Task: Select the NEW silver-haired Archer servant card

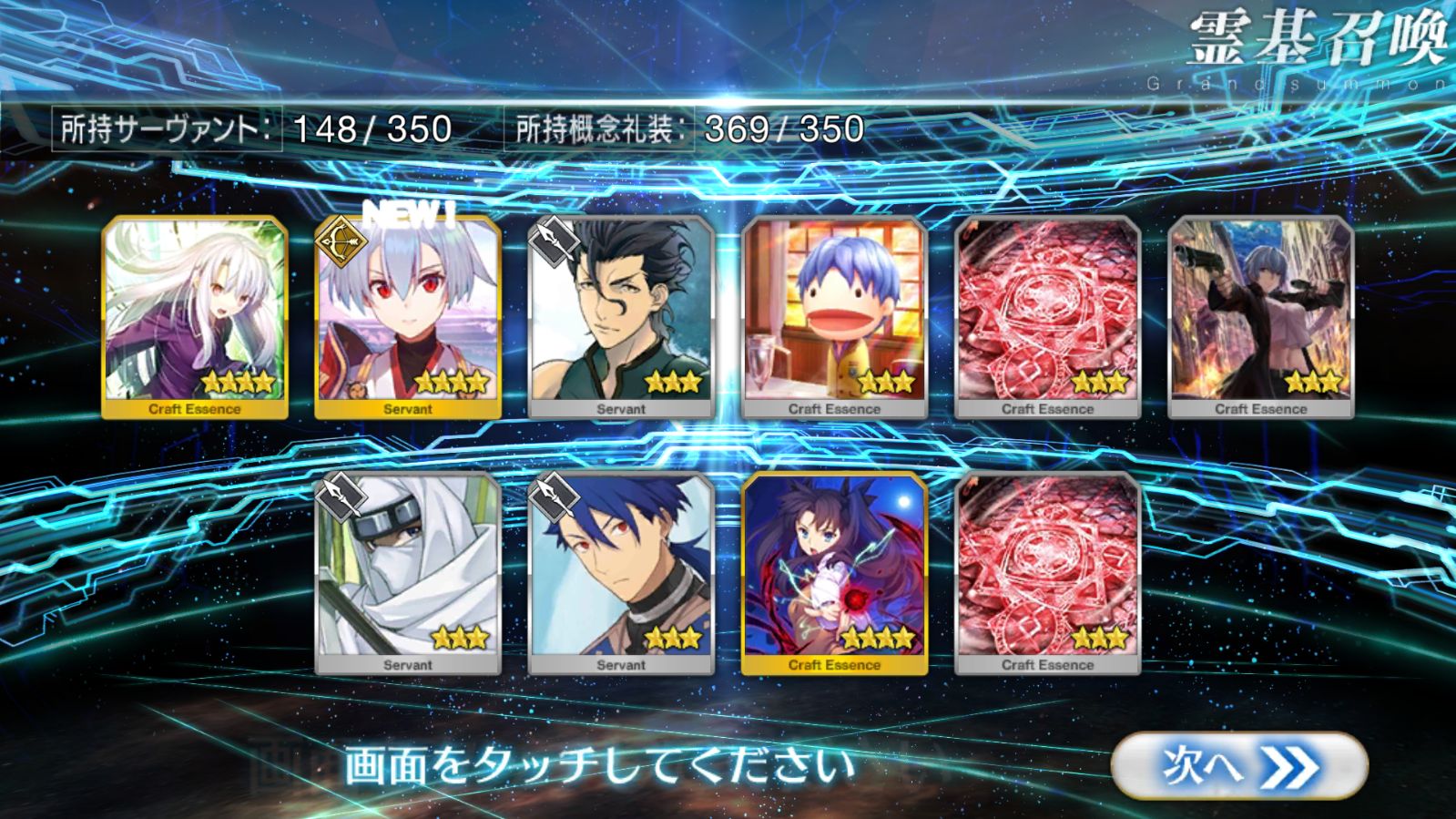Action: (x=408, y=317)
